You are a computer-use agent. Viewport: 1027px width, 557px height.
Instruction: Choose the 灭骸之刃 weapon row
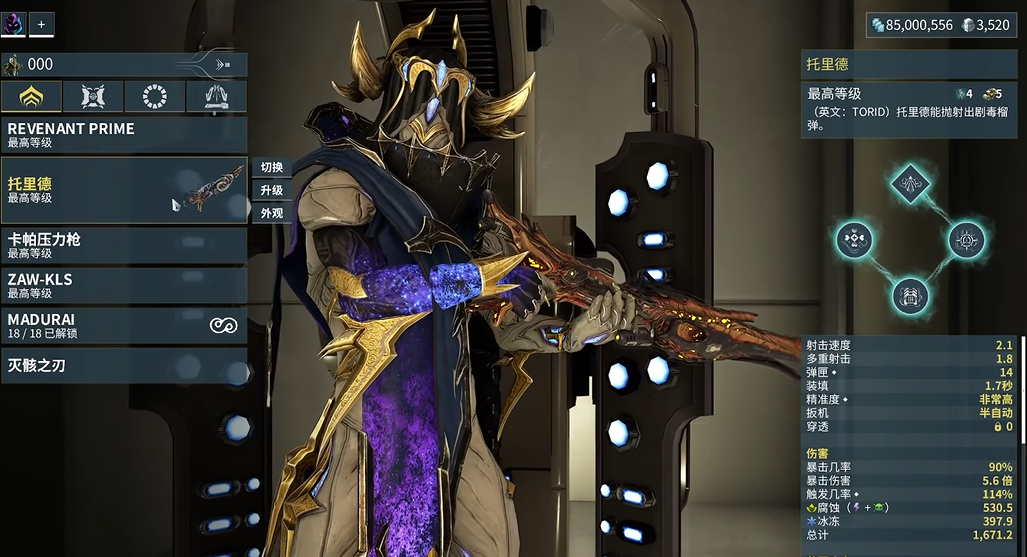[x=123, y=366]
